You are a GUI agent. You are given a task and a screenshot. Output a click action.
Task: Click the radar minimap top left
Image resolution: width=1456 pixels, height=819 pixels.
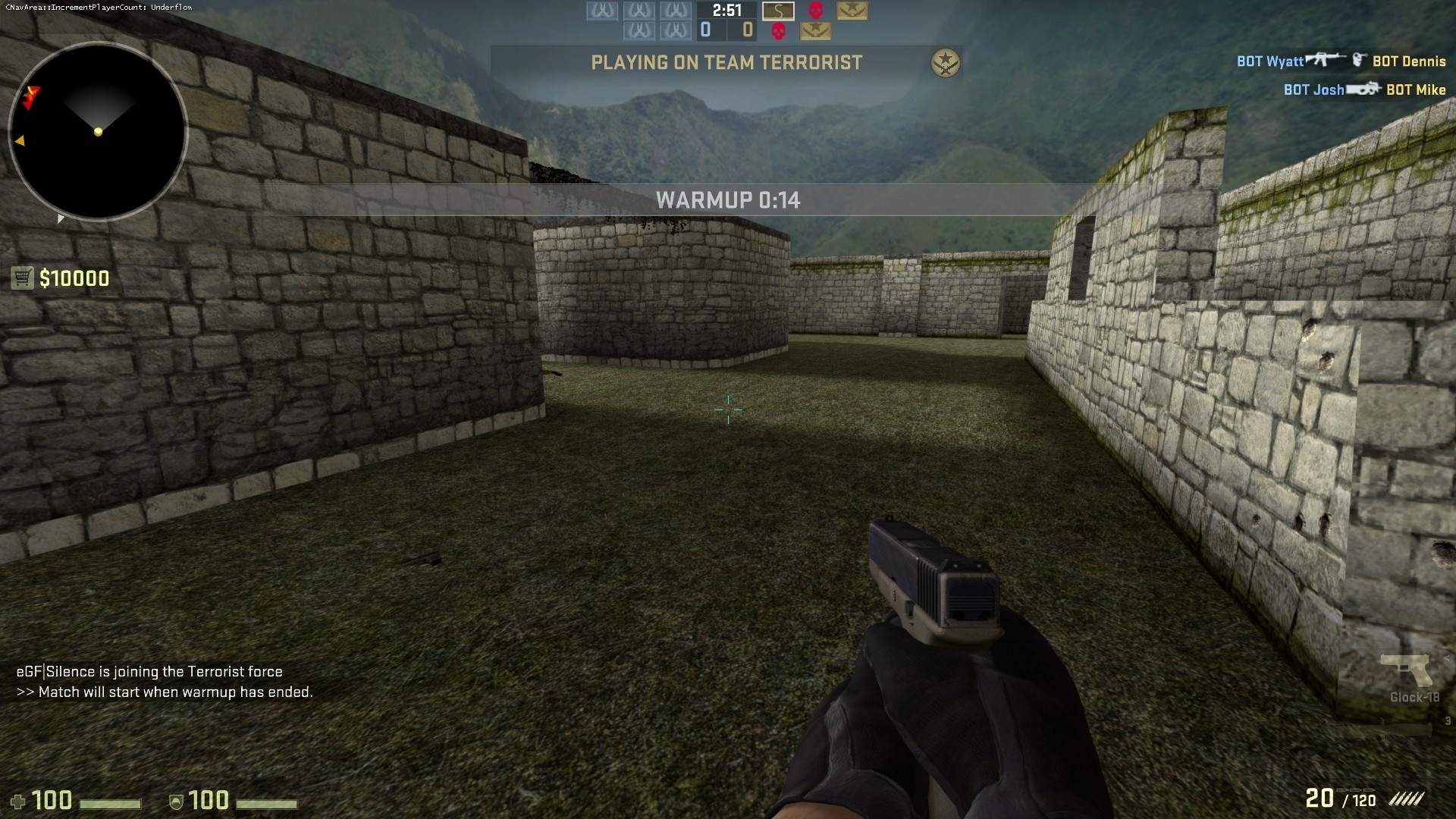[97, 131]
